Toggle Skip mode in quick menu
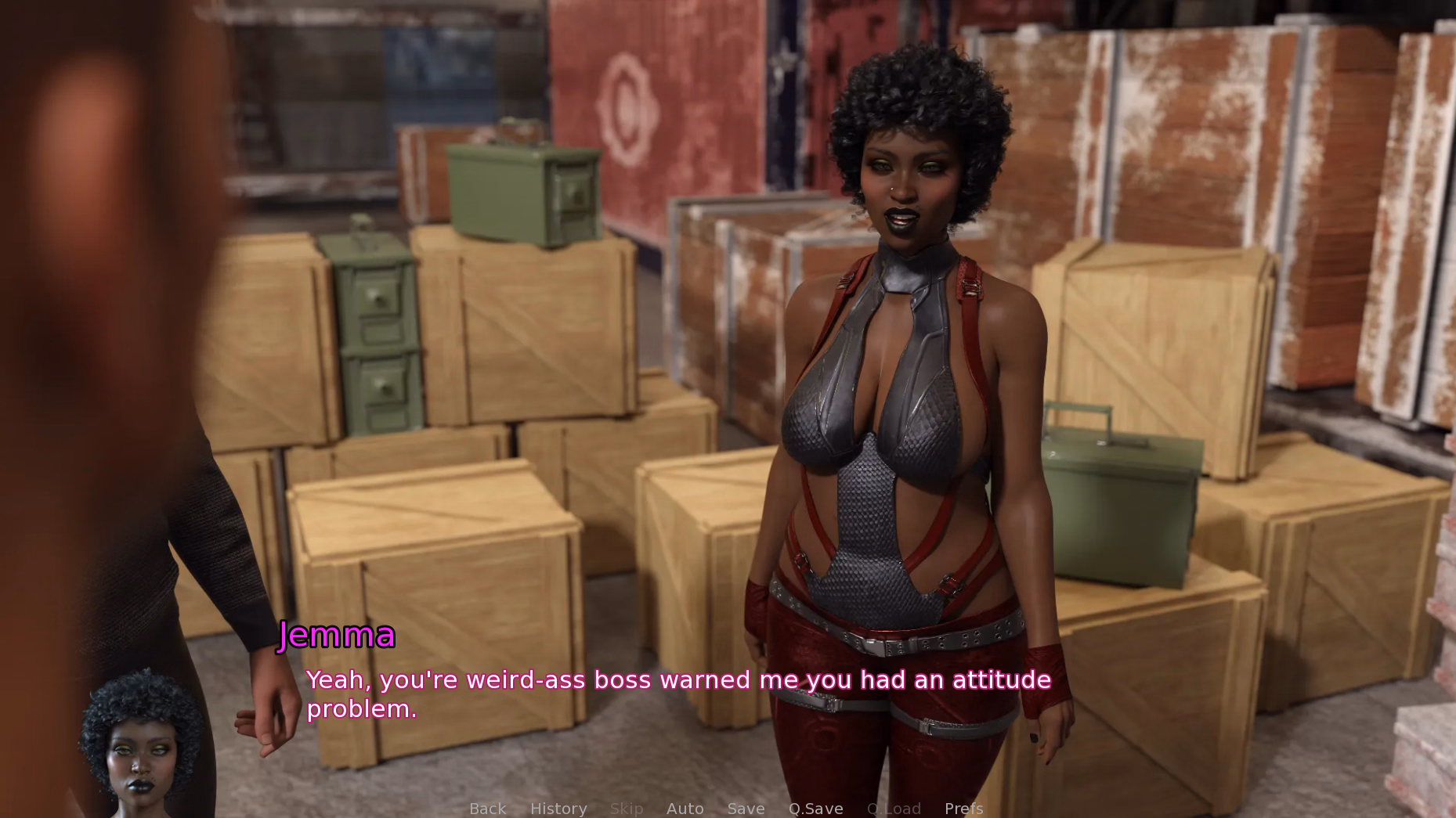1456x818 pixels. 627,809
